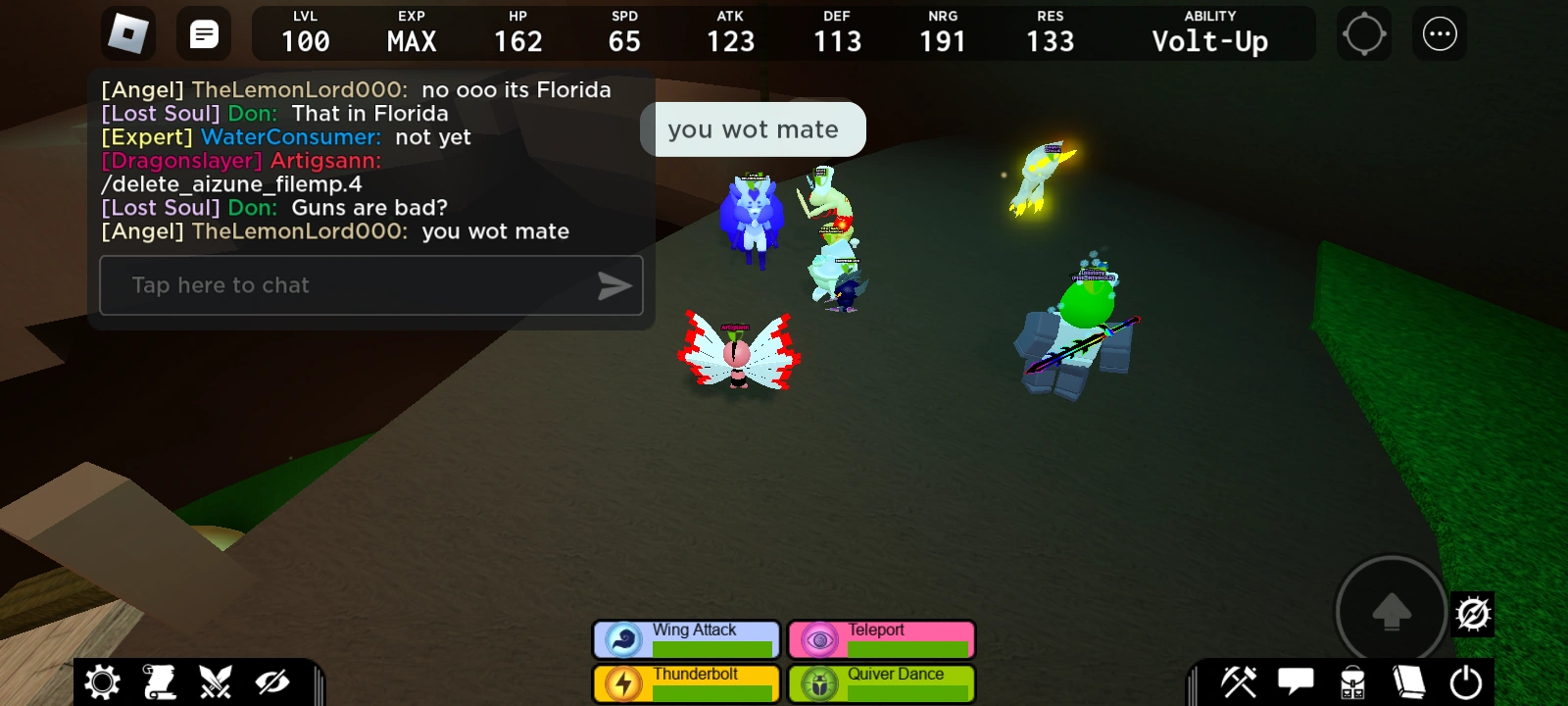This screenshot has width=1568, height=706.
Task: Click the compass navigation icon at top right
Action: click(x=1364, y=32)
